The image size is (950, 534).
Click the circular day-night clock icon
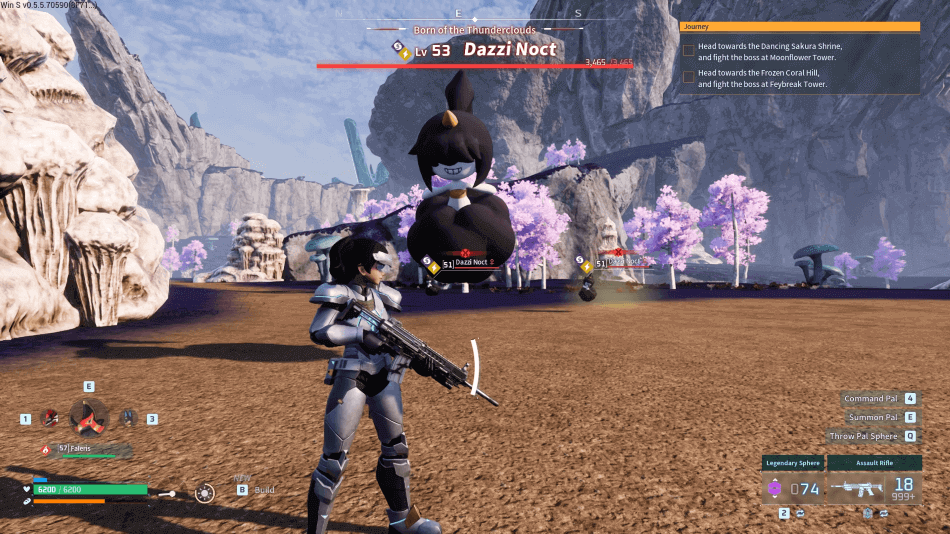click(x=205, y=493)
